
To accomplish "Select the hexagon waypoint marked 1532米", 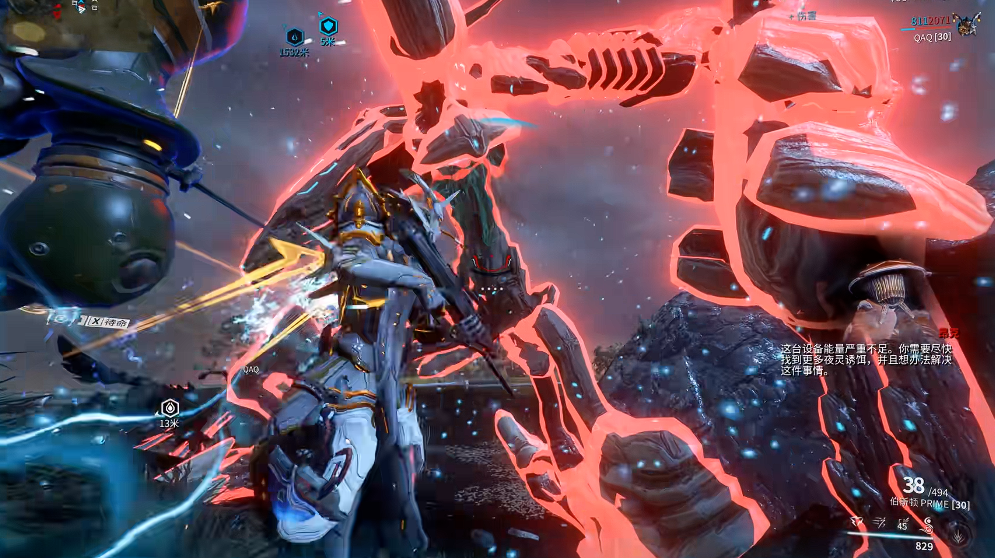I will coord(294,37).
